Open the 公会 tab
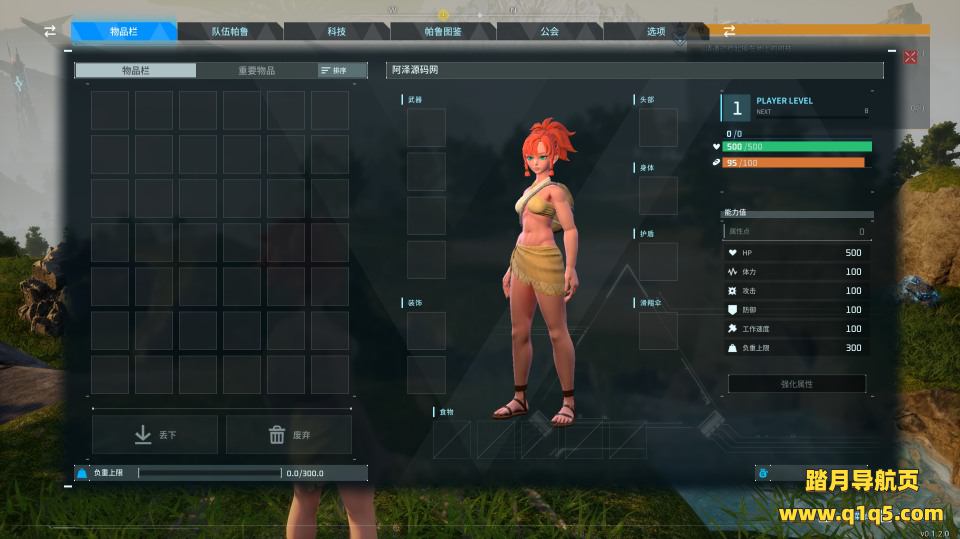This screenshot has height=539, width=960. [549, 32]
